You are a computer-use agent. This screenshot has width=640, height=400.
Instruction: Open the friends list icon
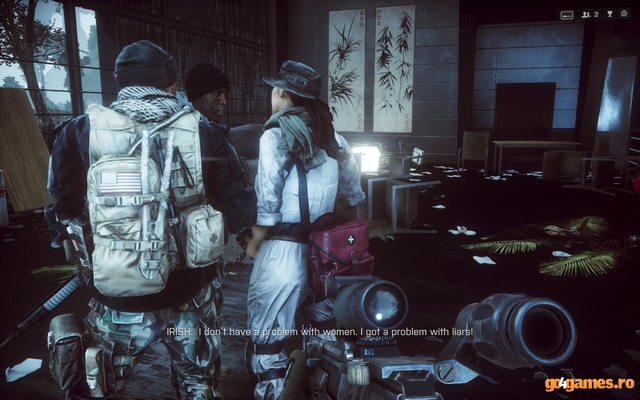[586, 15]
